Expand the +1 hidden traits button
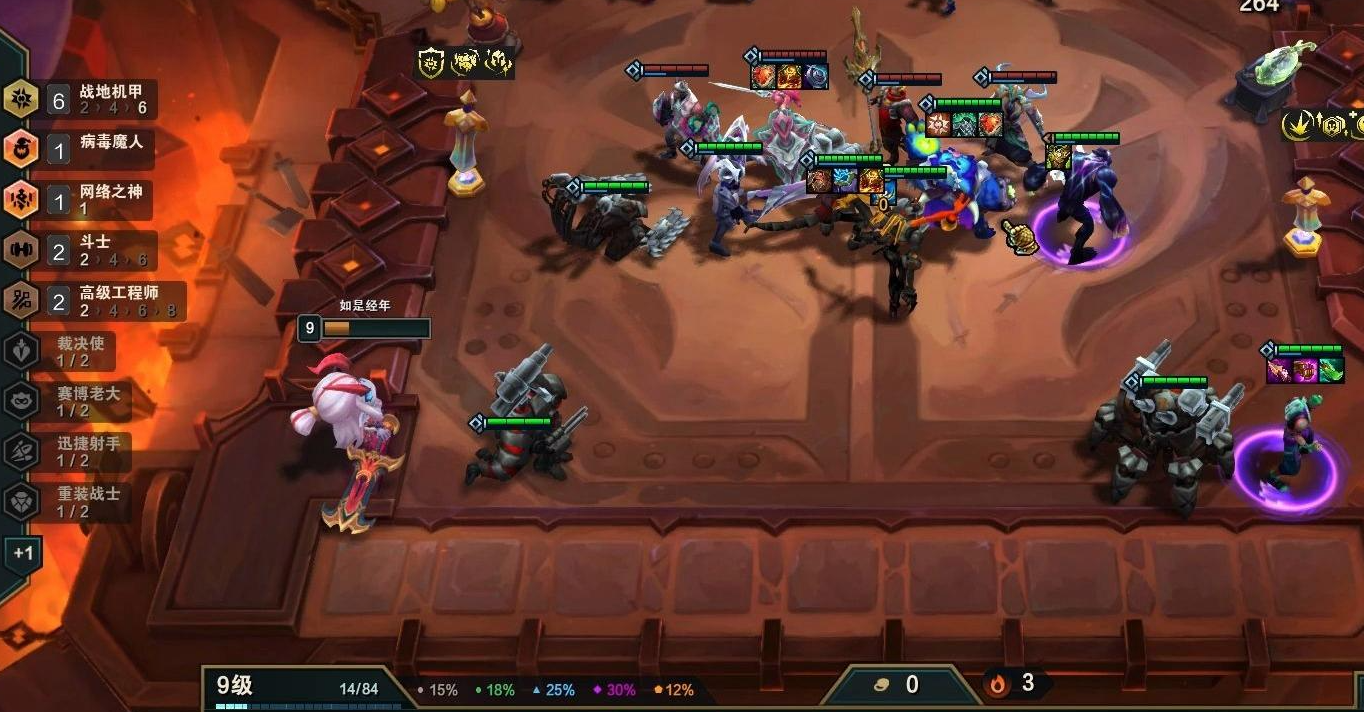 point(23,553)
